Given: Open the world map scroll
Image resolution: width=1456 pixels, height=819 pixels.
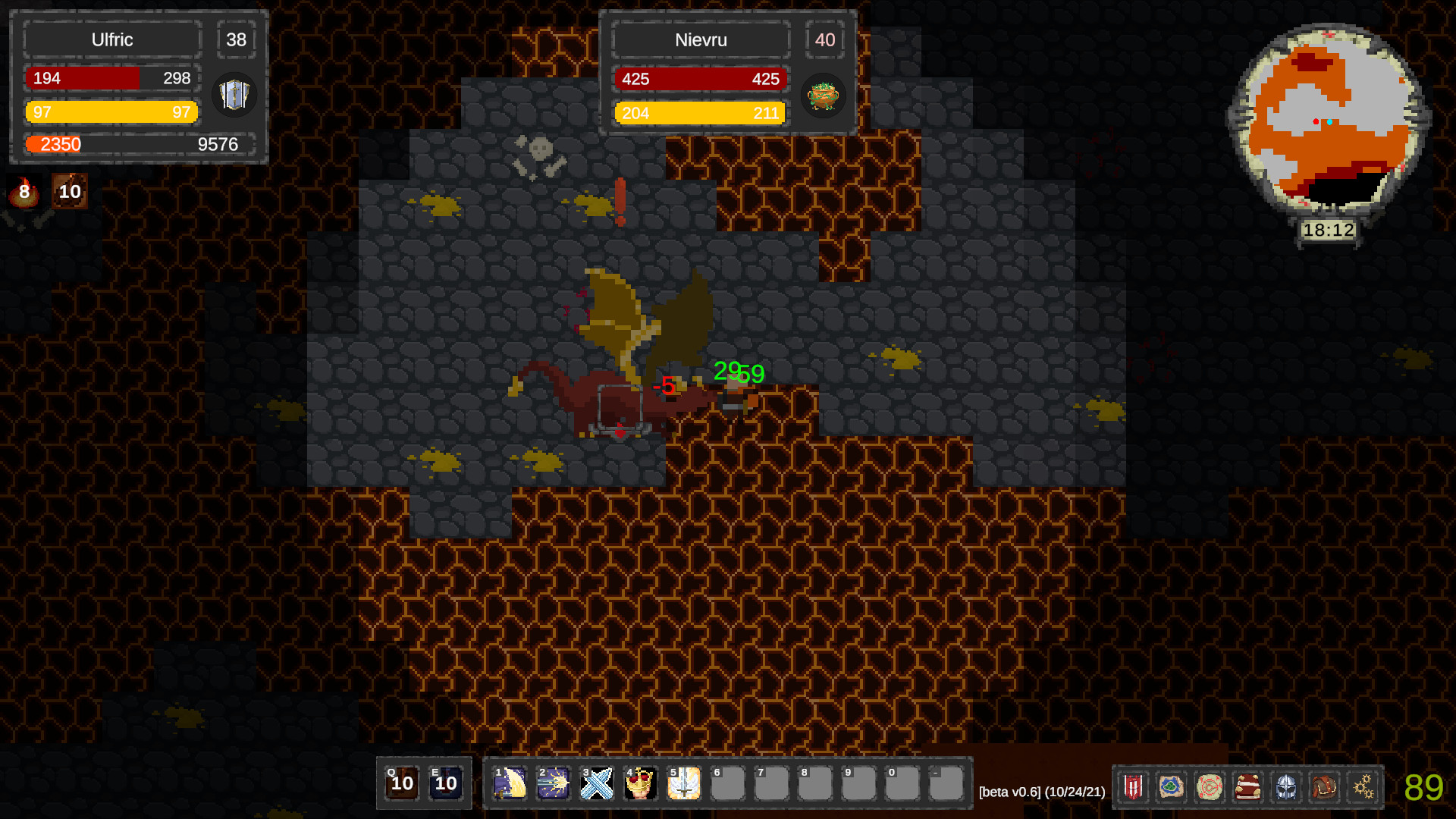Looking at the screenshot, I should click(x=1172, y=787).
